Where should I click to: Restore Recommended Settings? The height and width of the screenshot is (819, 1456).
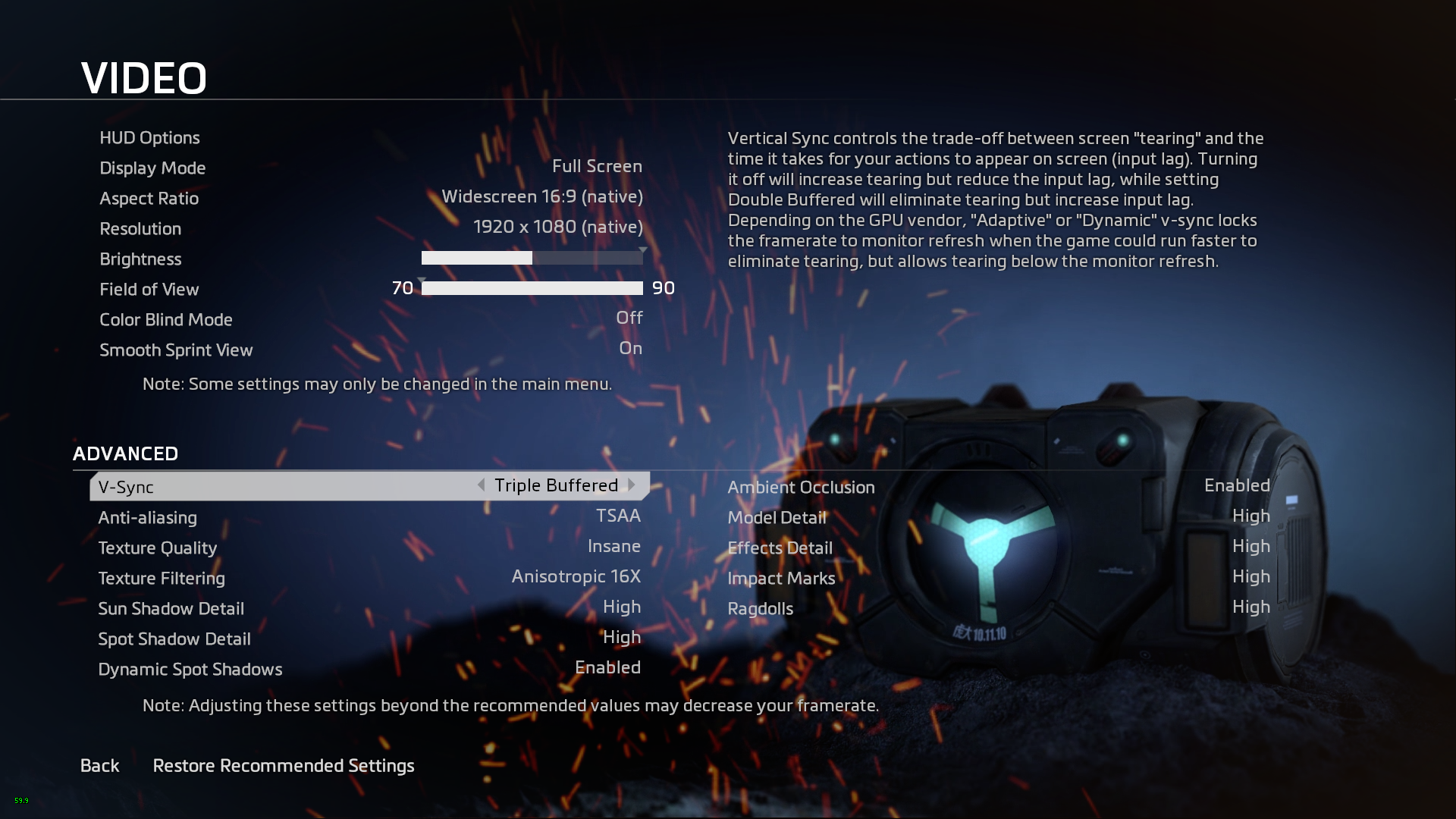pos(284,766)
